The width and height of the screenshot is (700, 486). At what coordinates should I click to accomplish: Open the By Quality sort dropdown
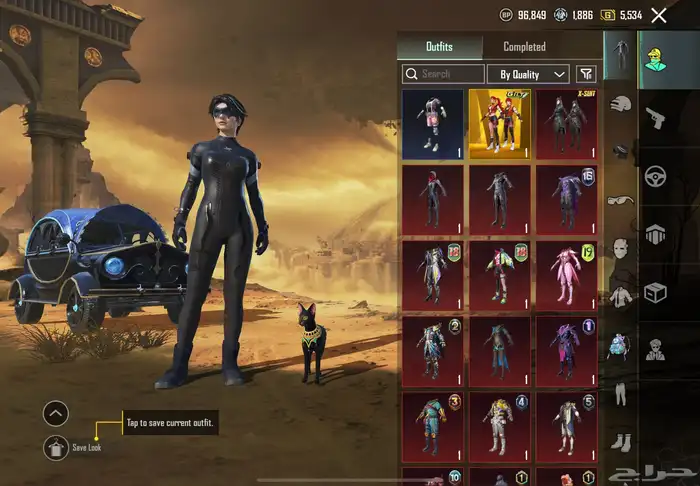click(527, 74)
